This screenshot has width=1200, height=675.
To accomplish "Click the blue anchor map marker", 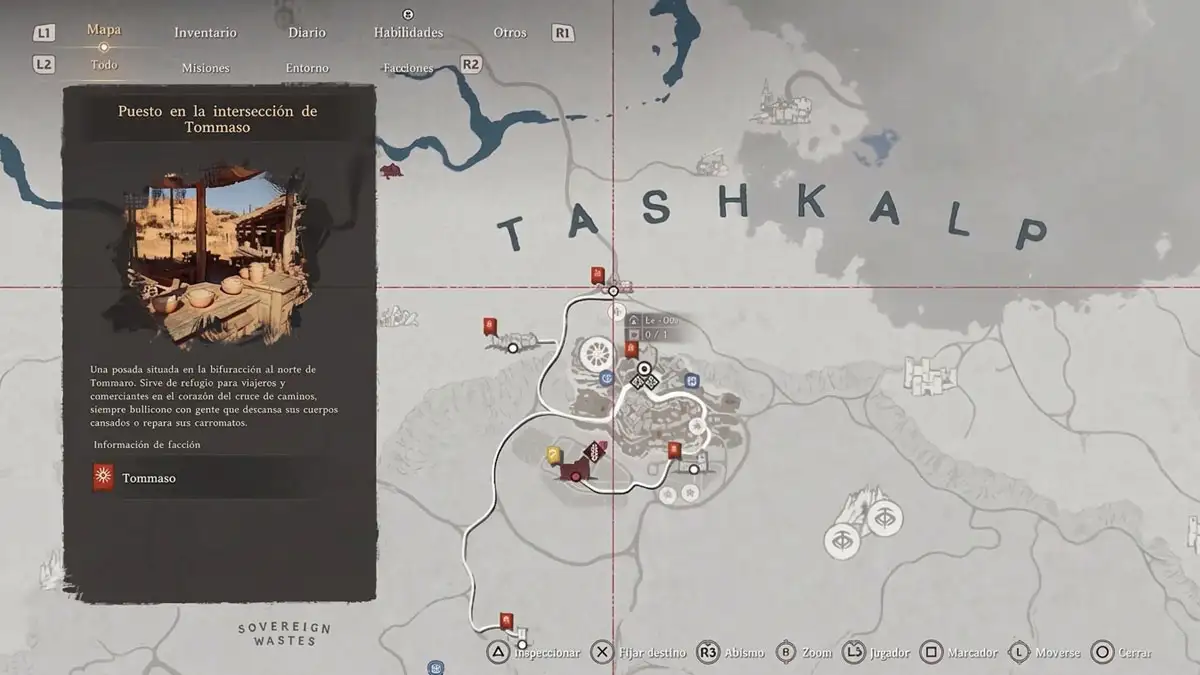I will [606, 378].
